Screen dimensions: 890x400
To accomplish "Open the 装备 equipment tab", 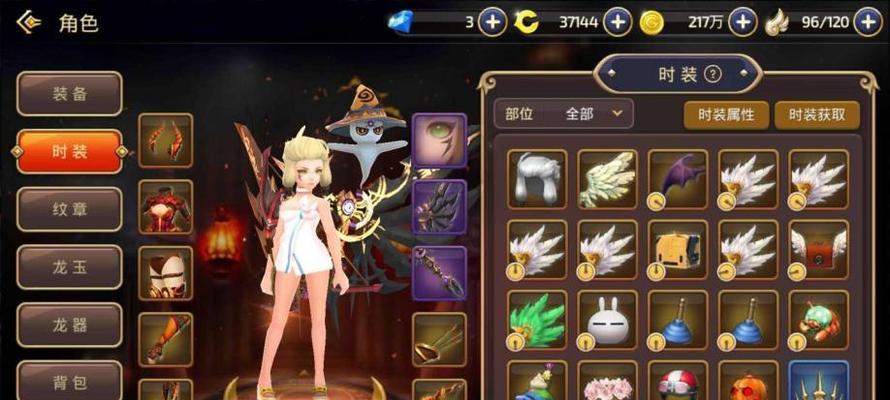I will click(x=70, y=94).
